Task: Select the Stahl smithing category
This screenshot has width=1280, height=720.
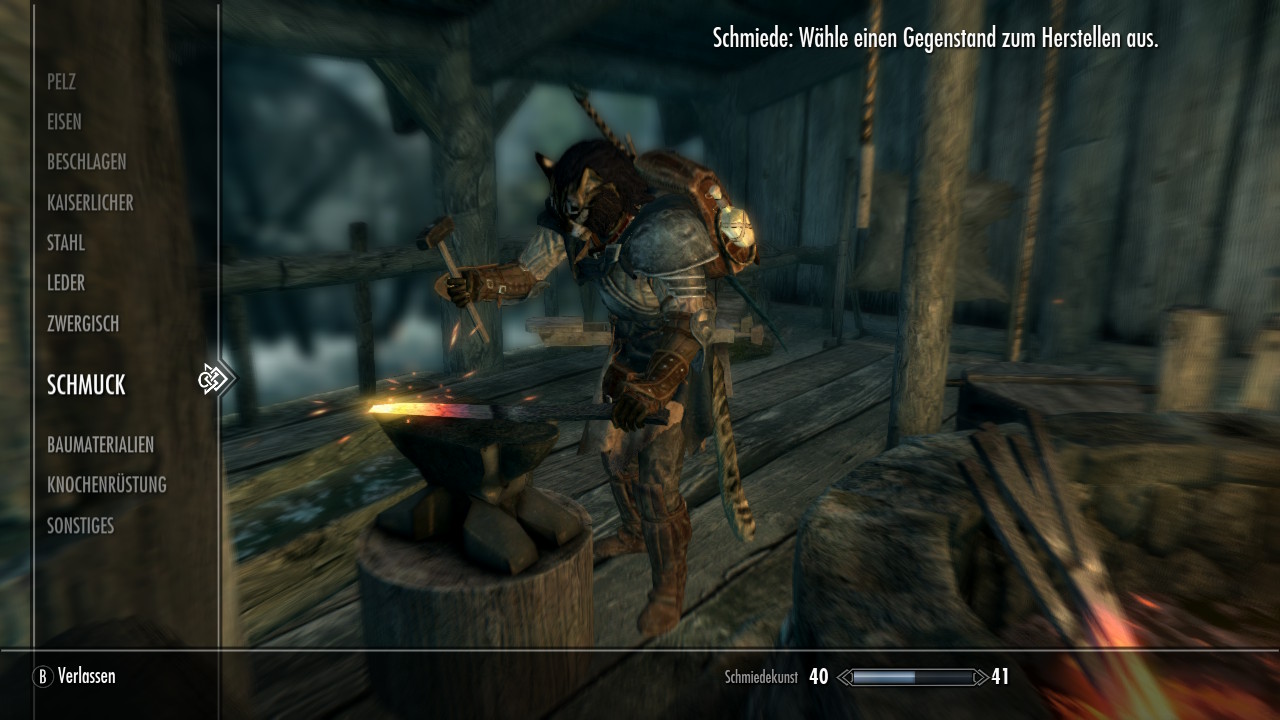Action: 66,243
